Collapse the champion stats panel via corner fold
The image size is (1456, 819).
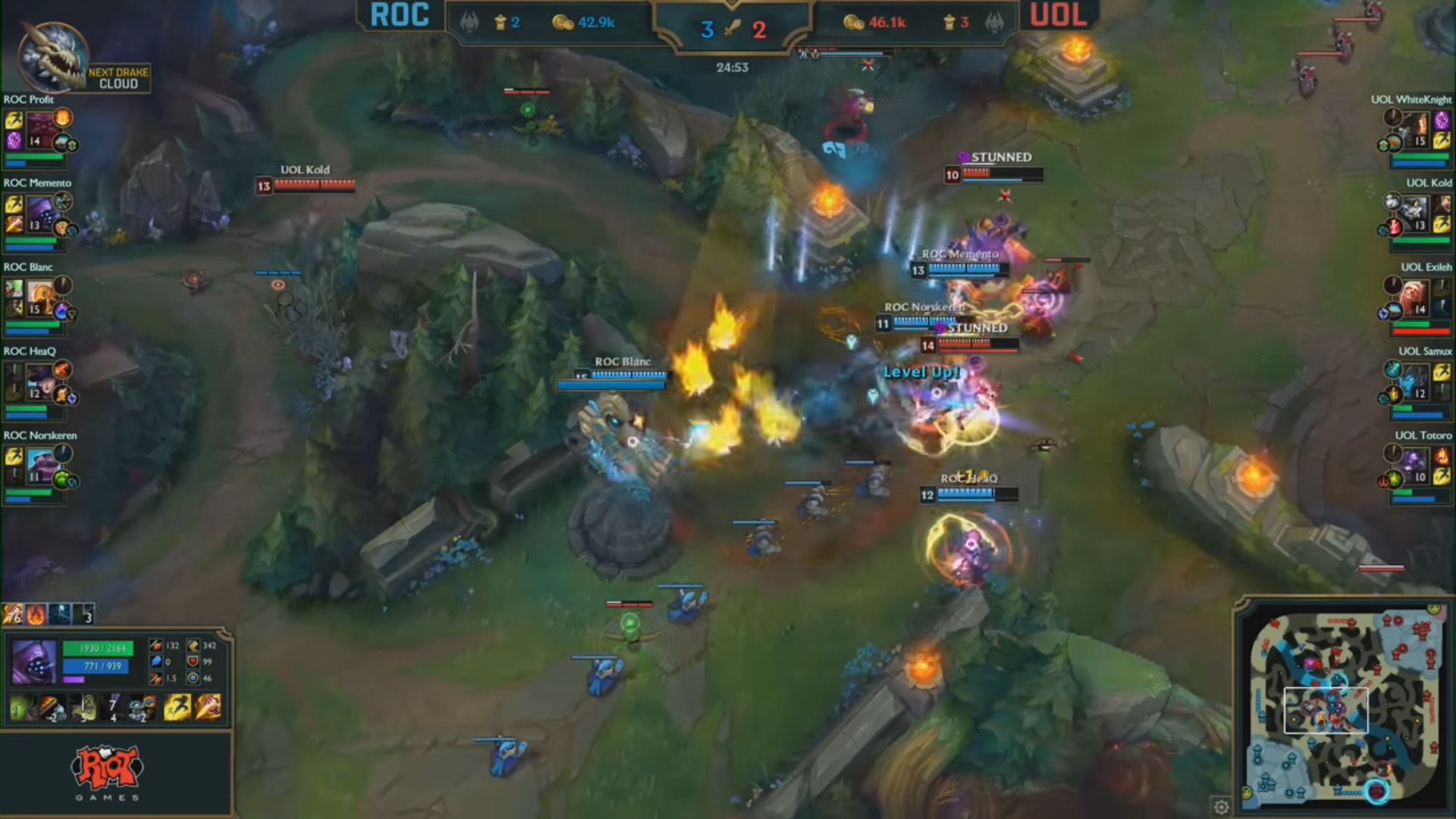(x=222, y=632)
